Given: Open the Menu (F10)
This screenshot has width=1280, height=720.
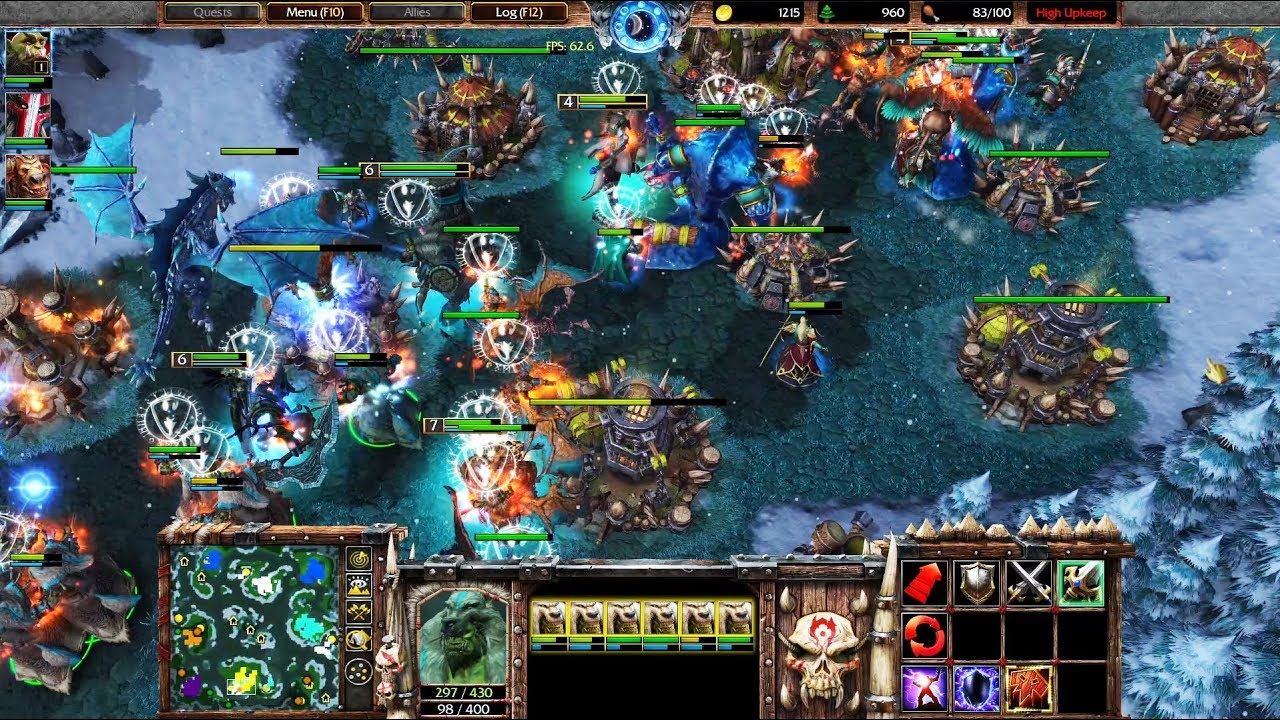Looking at the screenshot, I should (x=316, y=12).
